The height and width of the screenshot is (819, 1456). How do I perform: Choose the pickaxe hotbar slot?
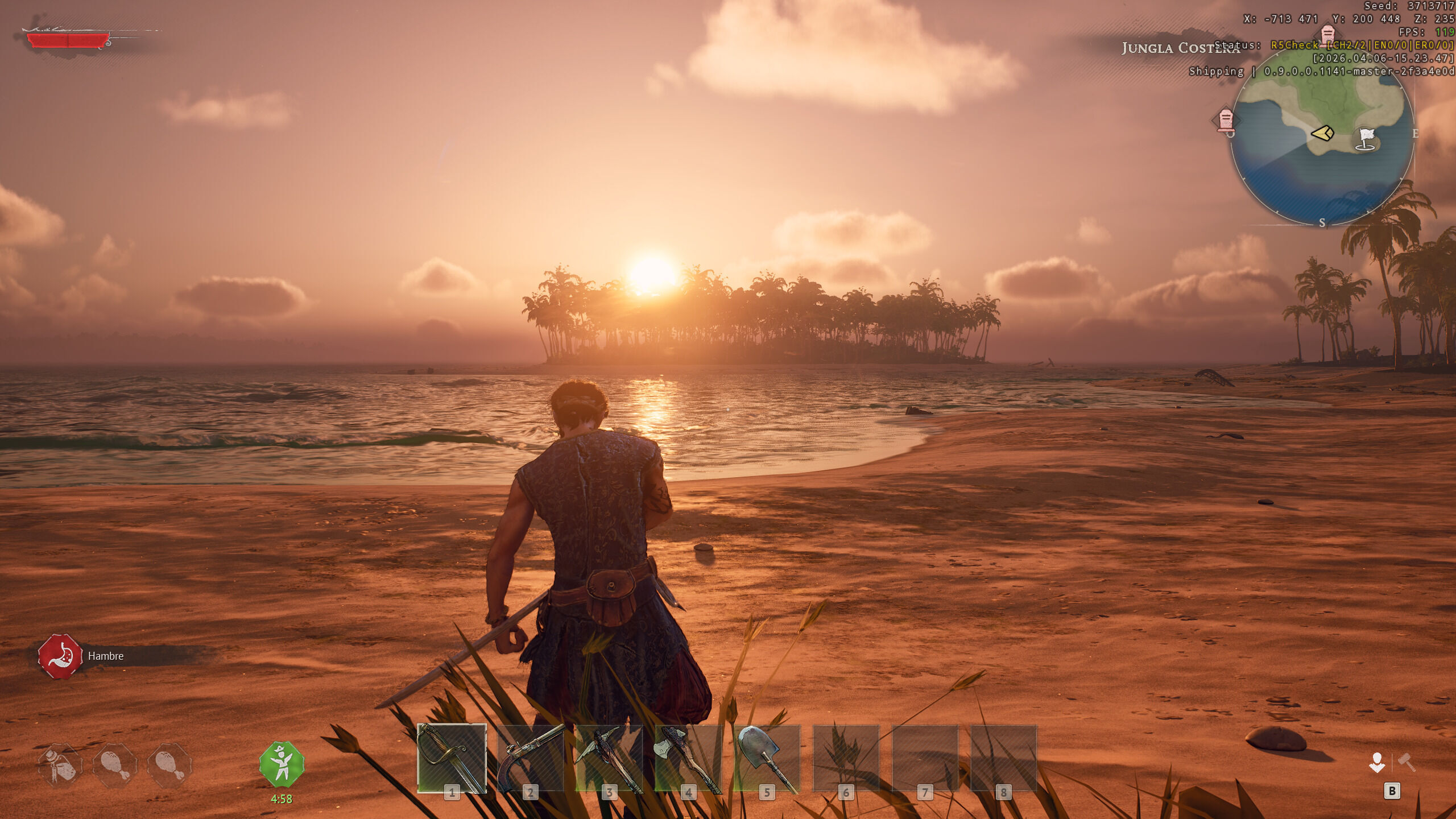click(609, 758)
